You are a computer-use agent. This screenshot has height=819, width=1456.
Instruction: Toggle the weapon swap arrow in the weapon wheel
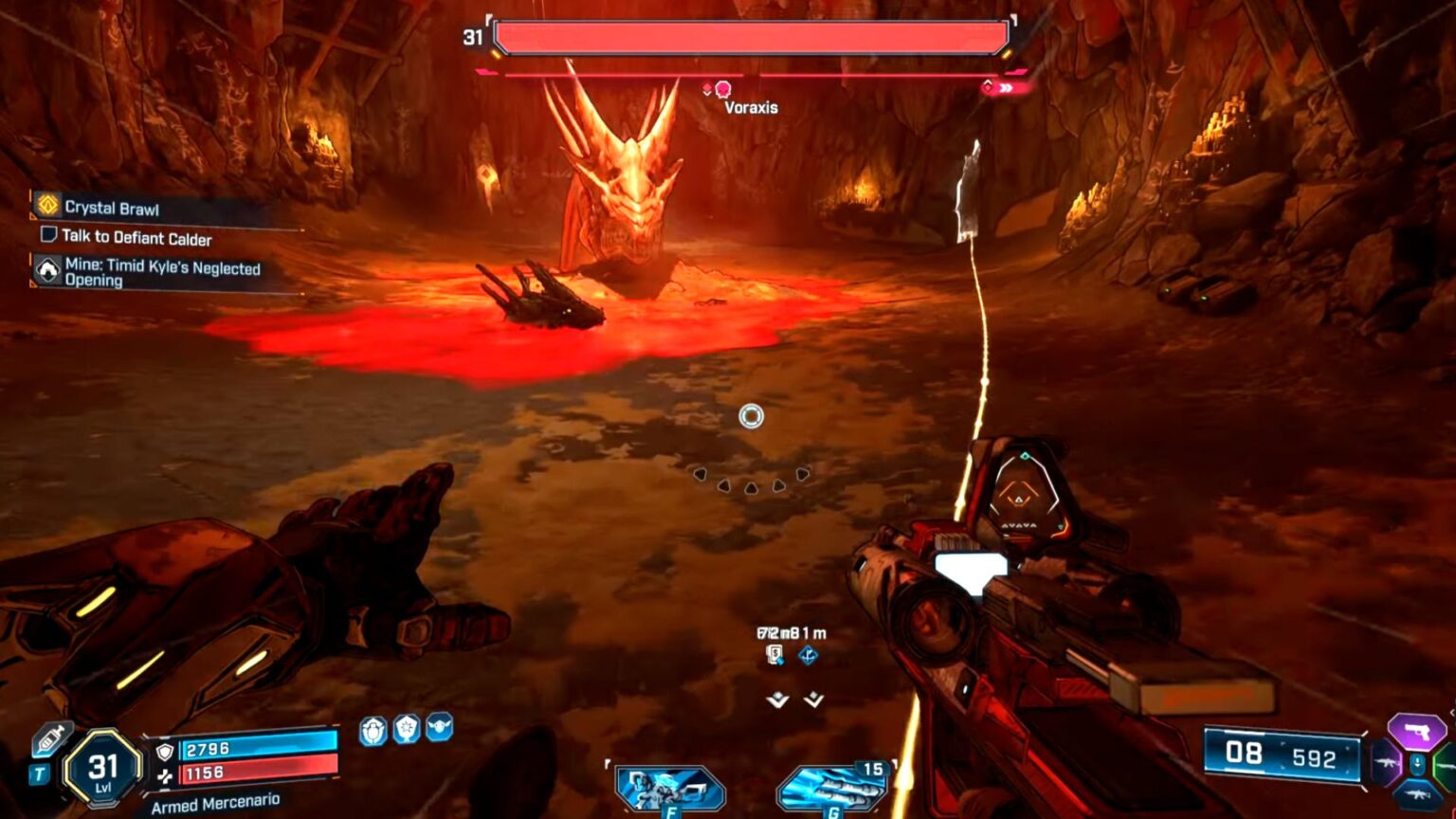click(x=1417, y=765)
